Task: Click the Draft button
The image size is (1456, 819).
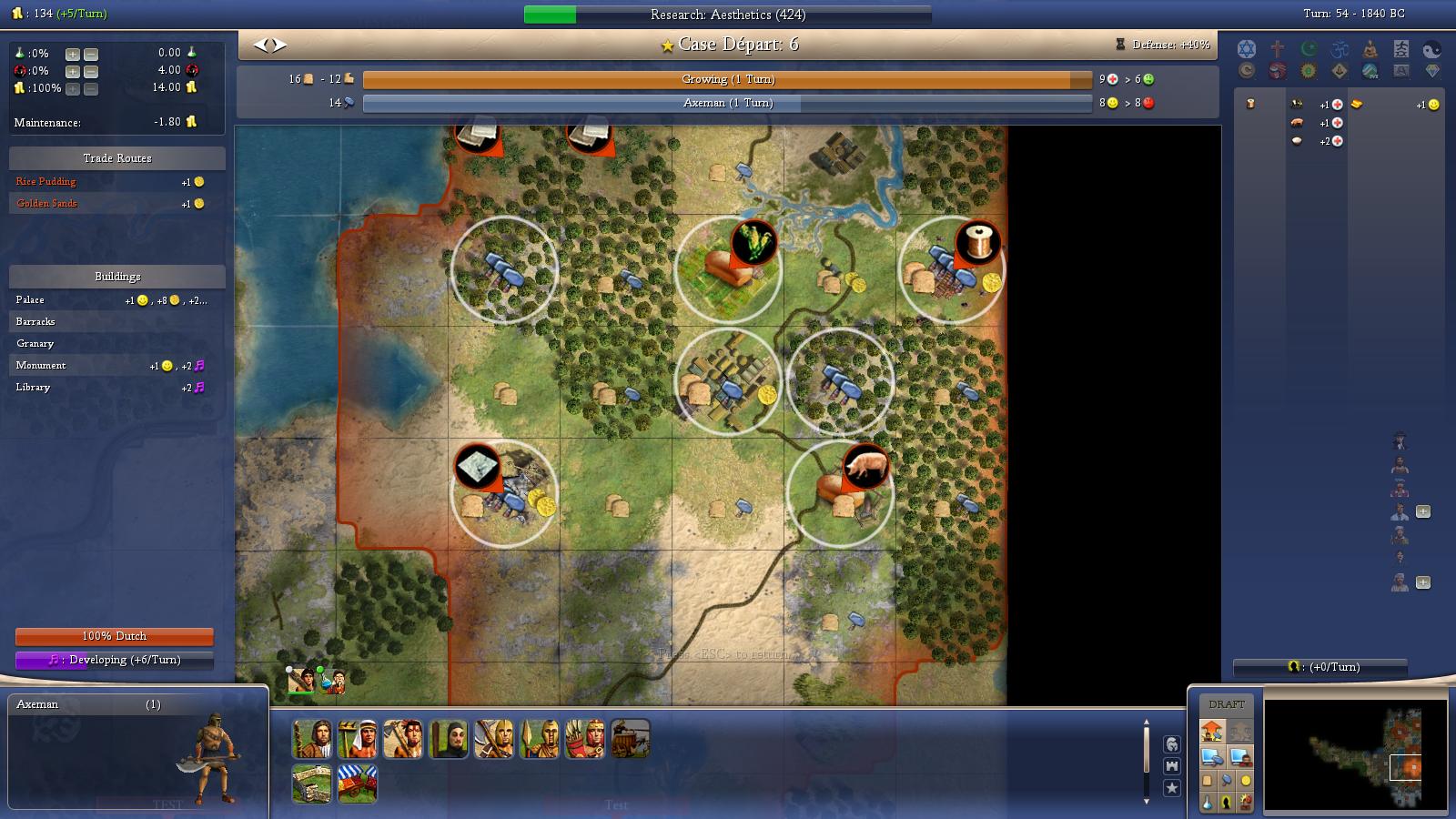Action: click(1226, 704)
